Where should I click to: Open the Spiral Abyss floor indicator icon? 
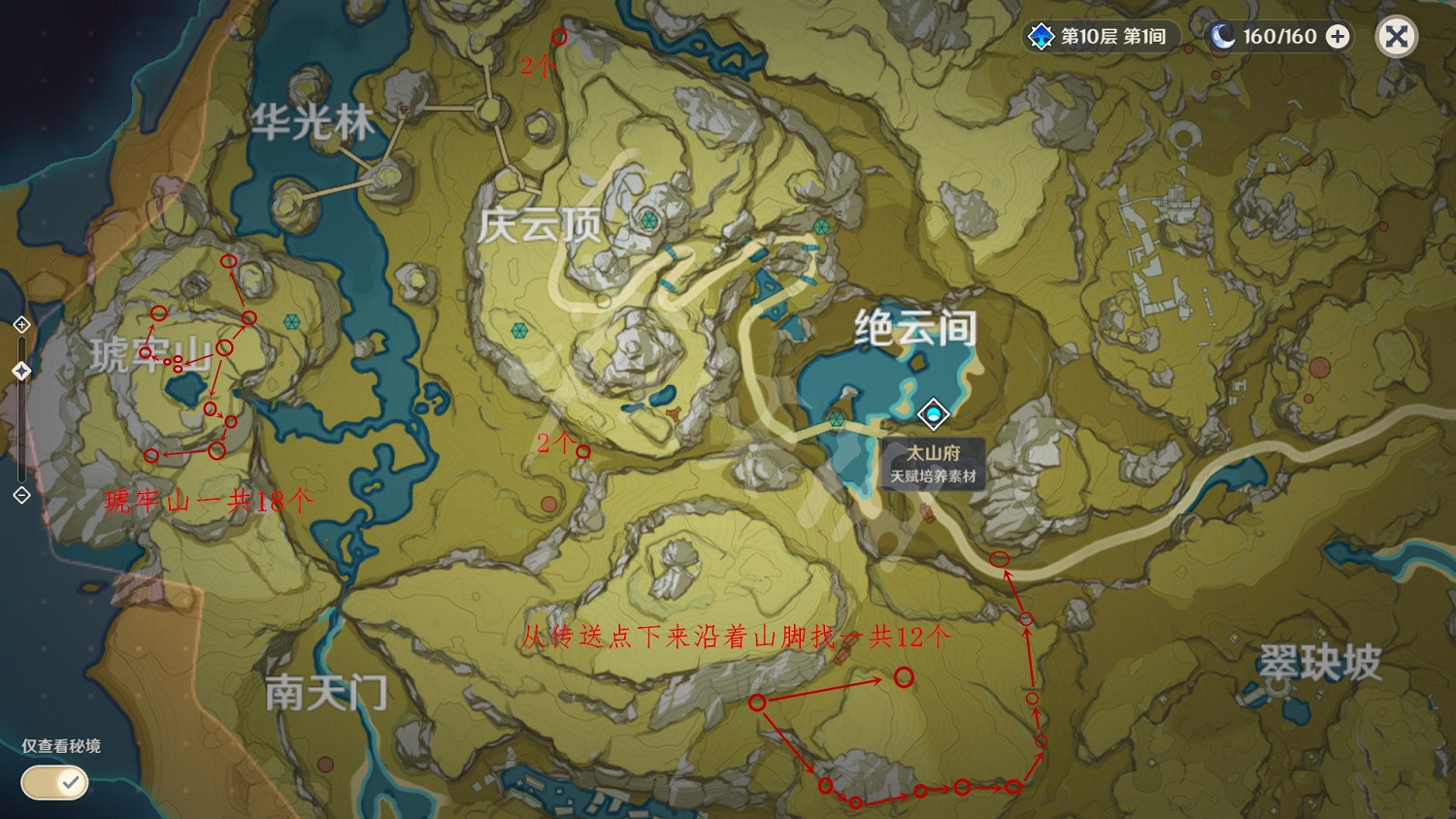point(1042,37)
